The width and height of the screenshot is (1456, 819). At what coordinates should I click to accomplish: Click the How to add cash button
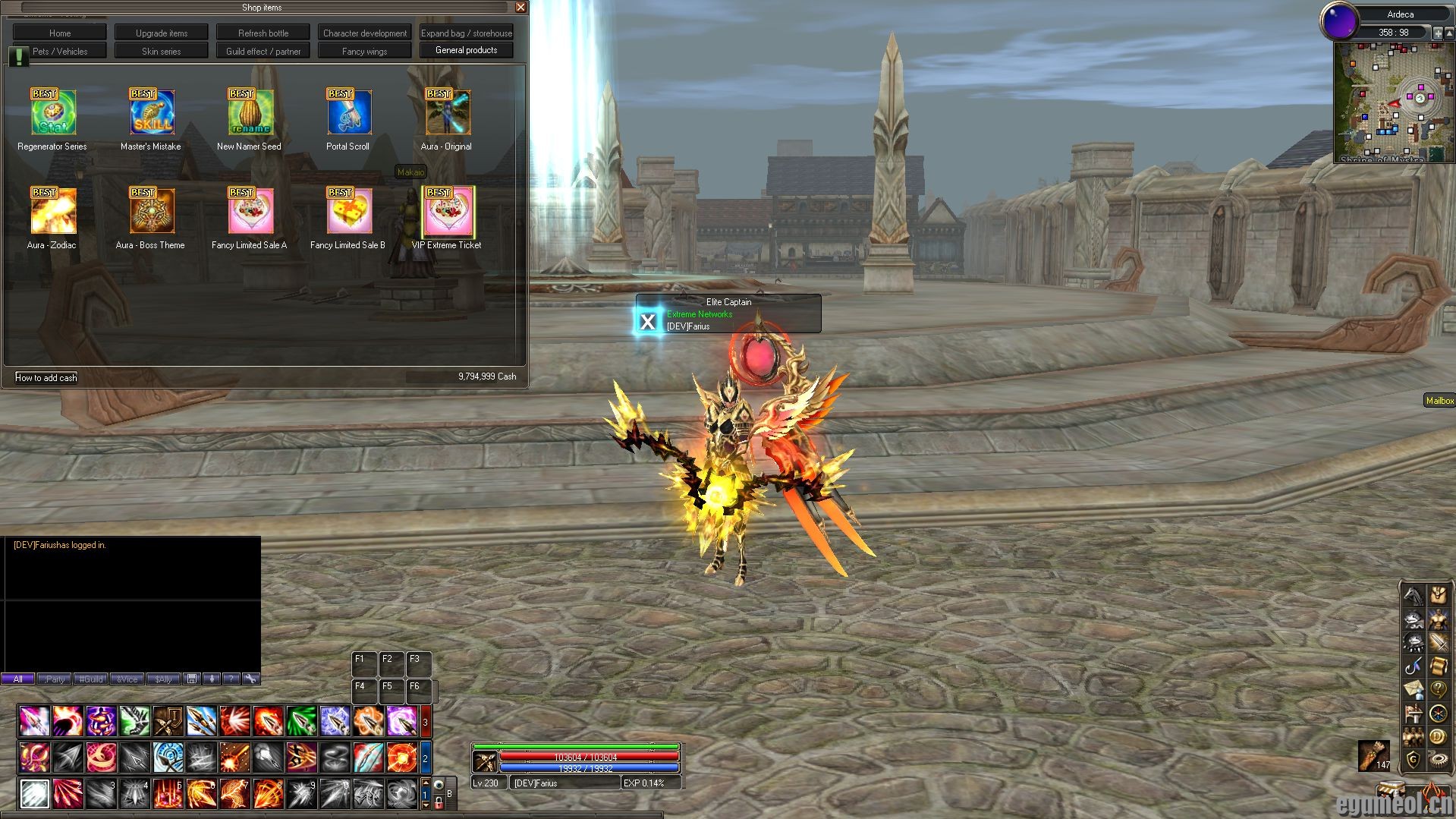[x=46, y=377]
